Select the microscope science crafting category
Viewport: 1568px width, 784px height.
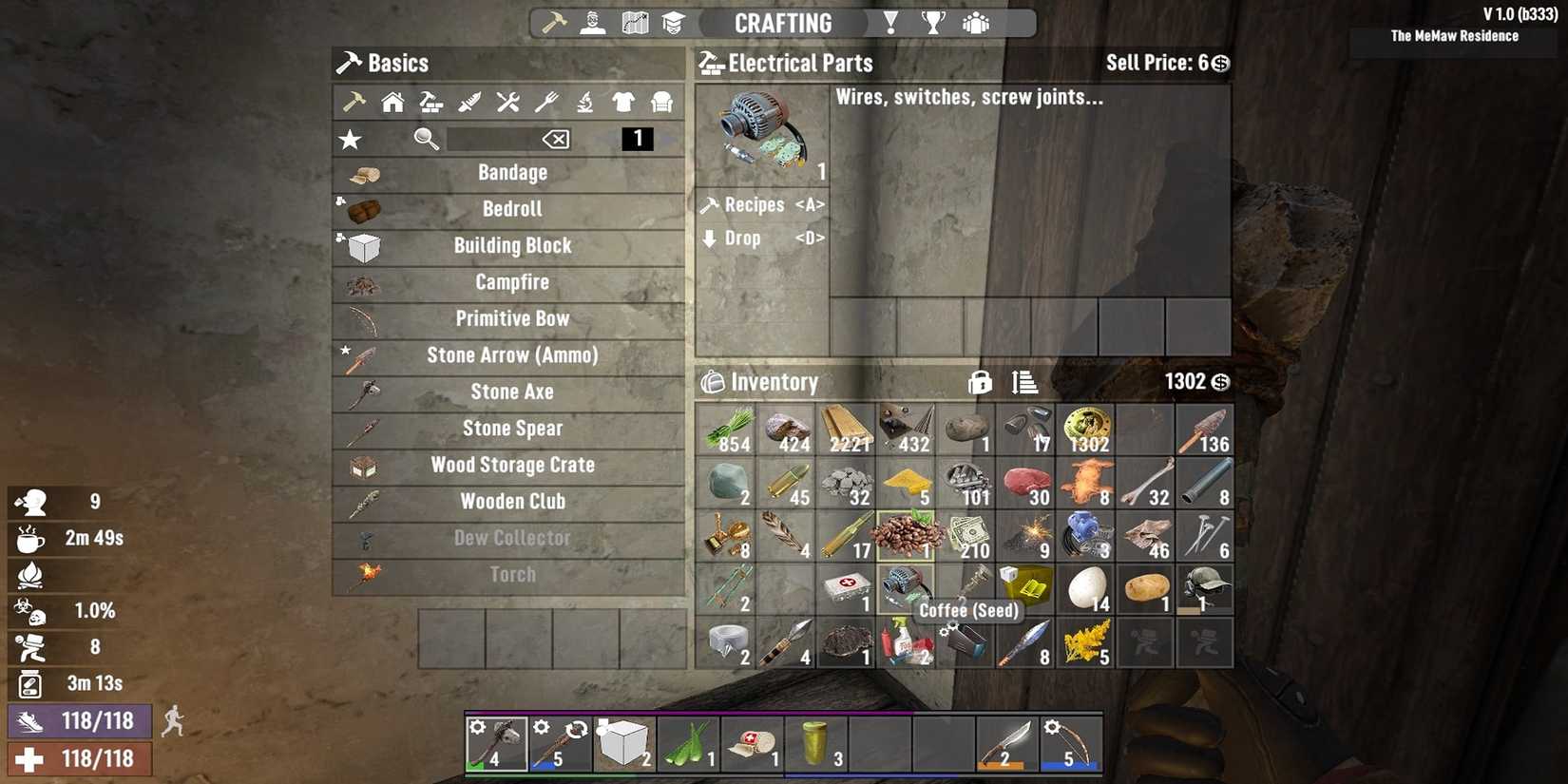click(584, 102)
